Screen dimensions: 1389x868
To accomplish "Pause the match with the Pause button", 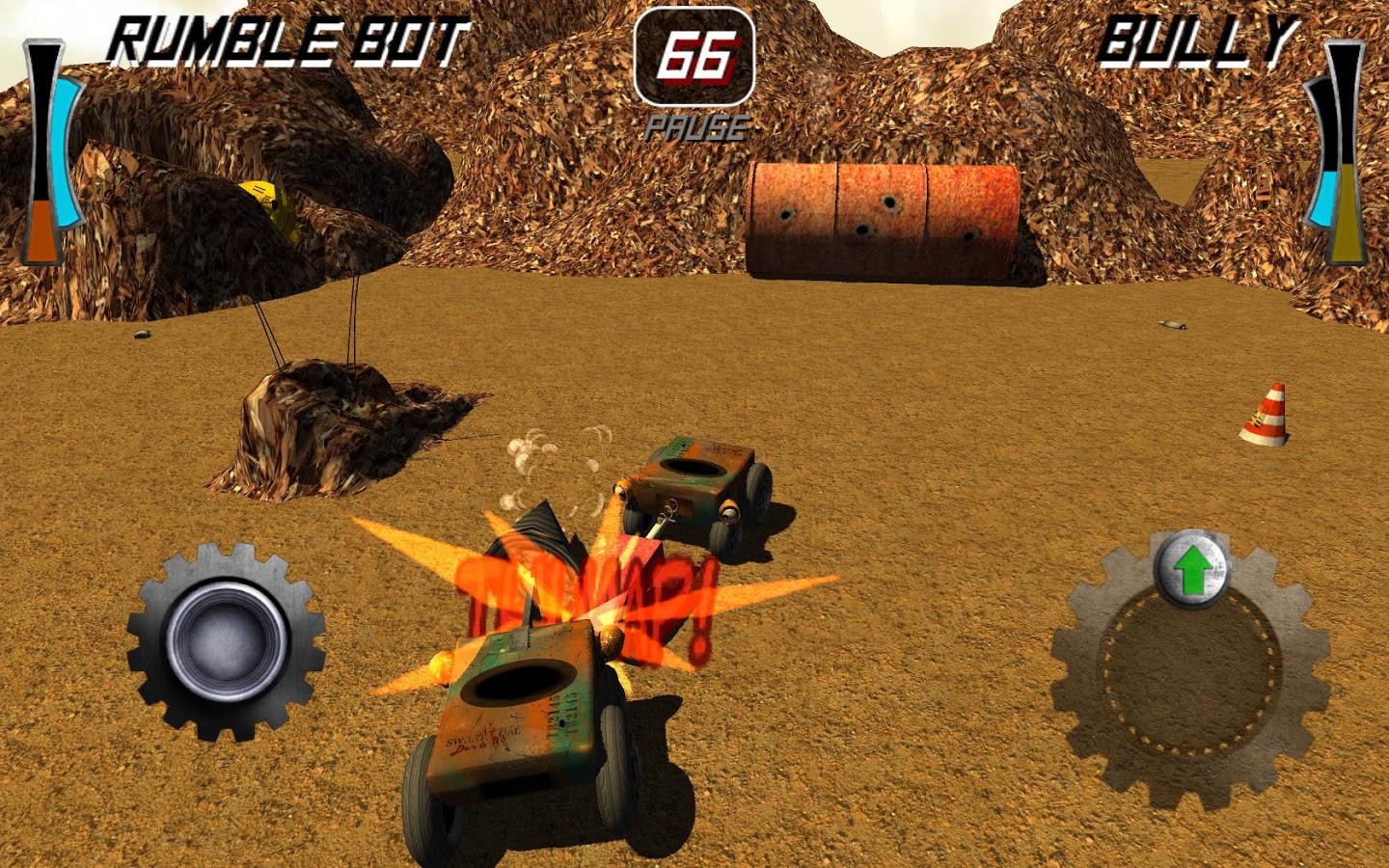I will [696, 127].
